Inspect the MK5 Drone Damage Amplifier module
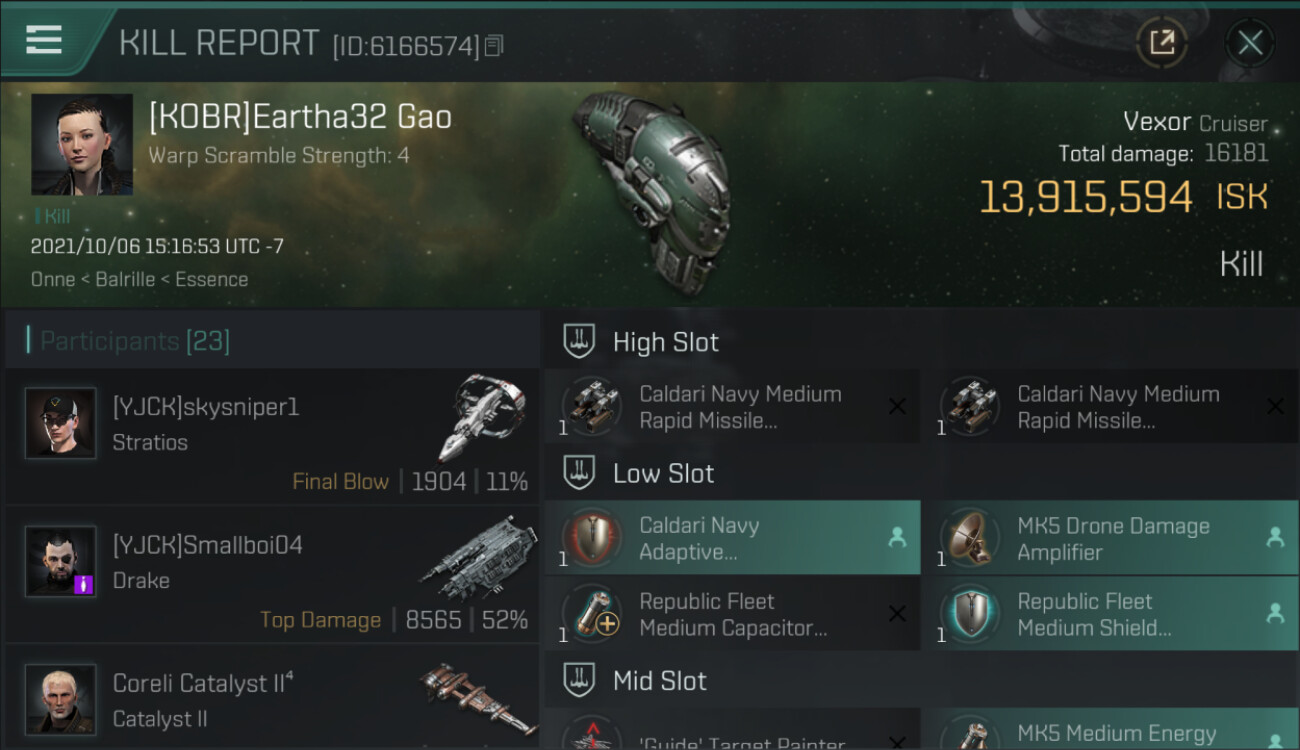Image resolution: width=1300 pixels, height=750 pixels. [1110, 538]
